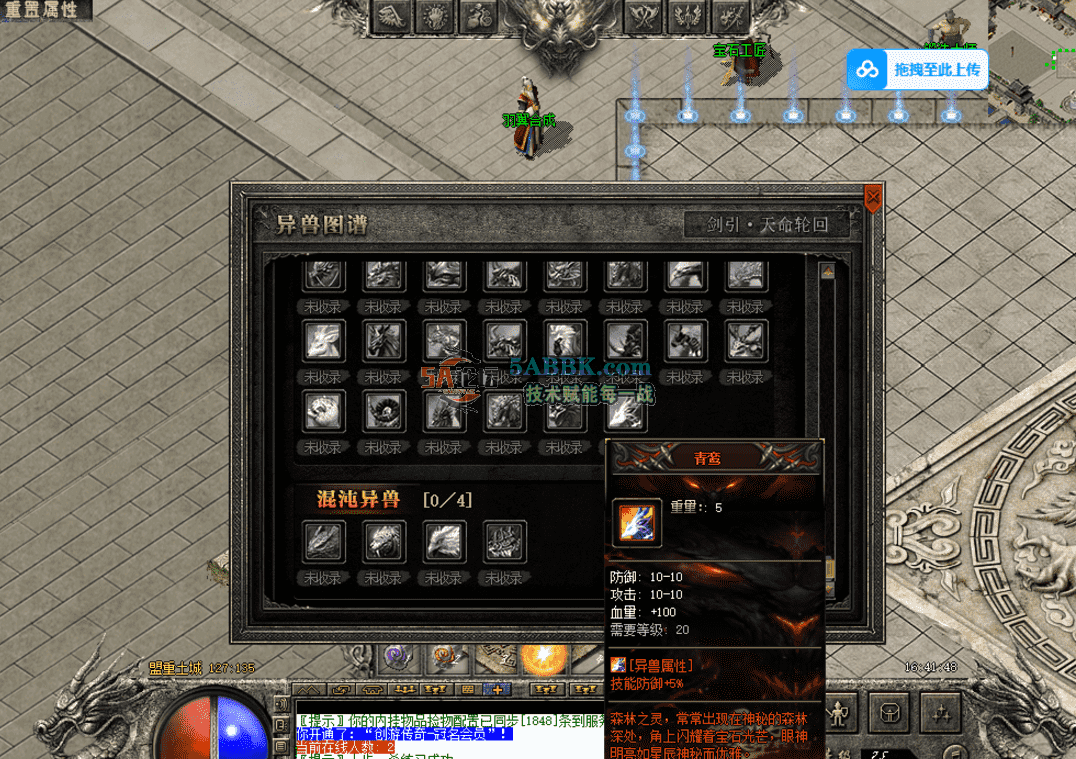Click the purple swirl skill icon

point(400,658)
